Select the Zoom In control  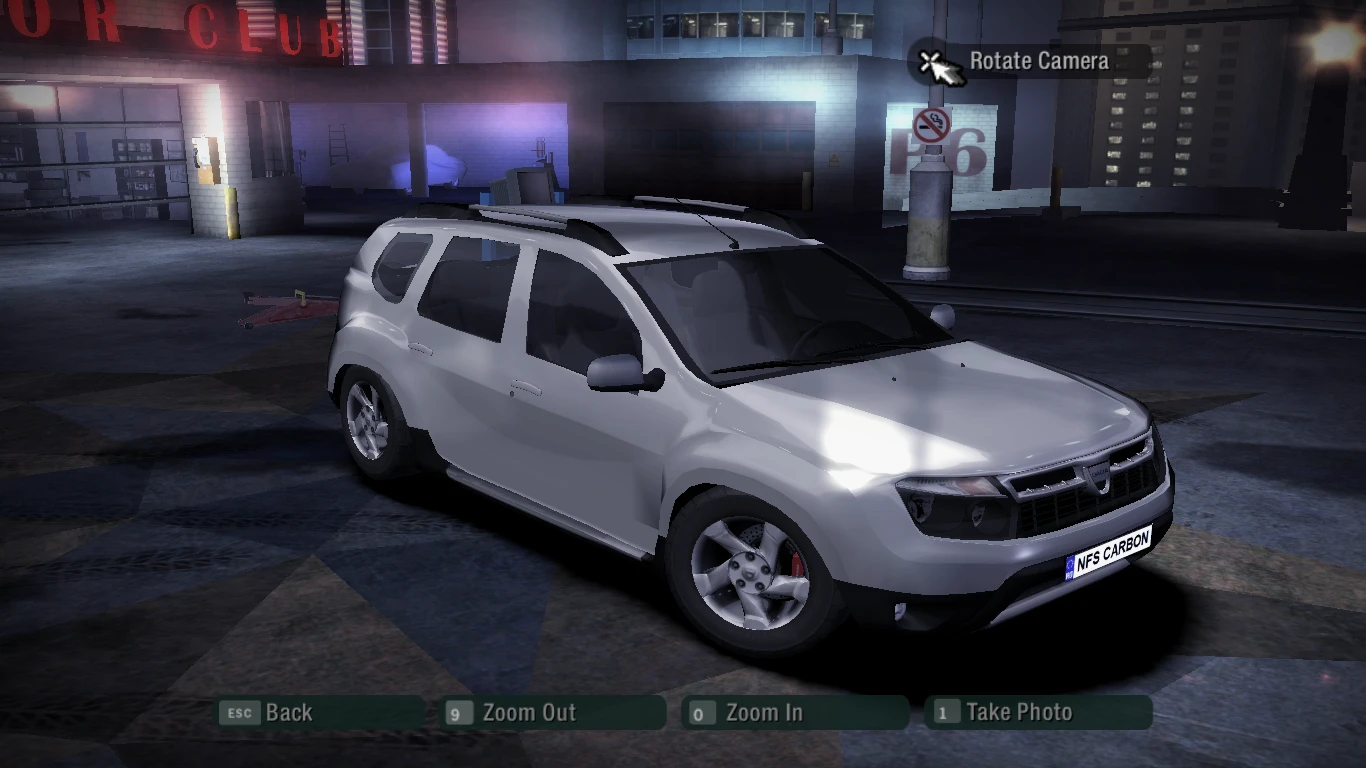click(x=766, y=713)
